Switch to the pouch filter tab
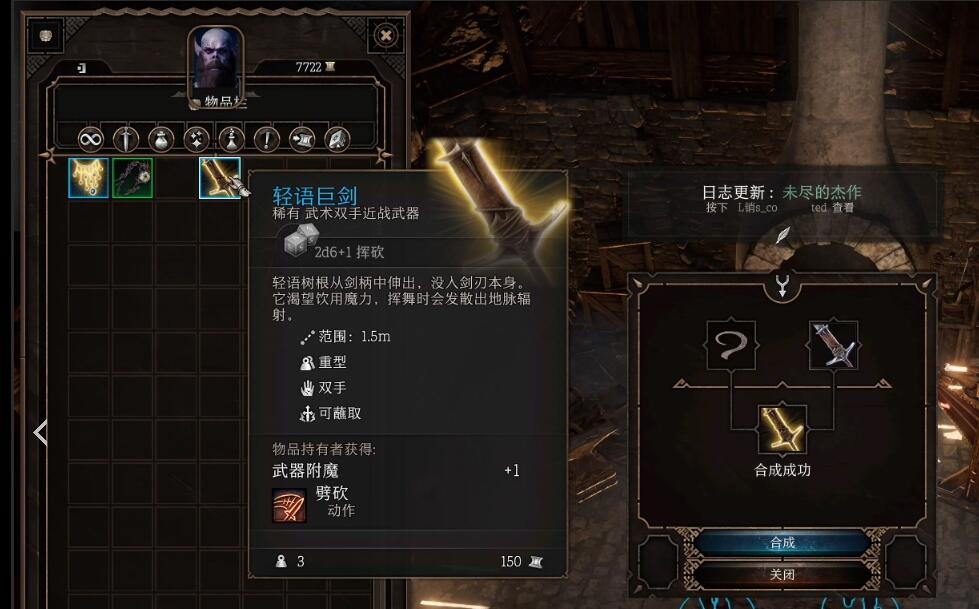 [160, 138]
